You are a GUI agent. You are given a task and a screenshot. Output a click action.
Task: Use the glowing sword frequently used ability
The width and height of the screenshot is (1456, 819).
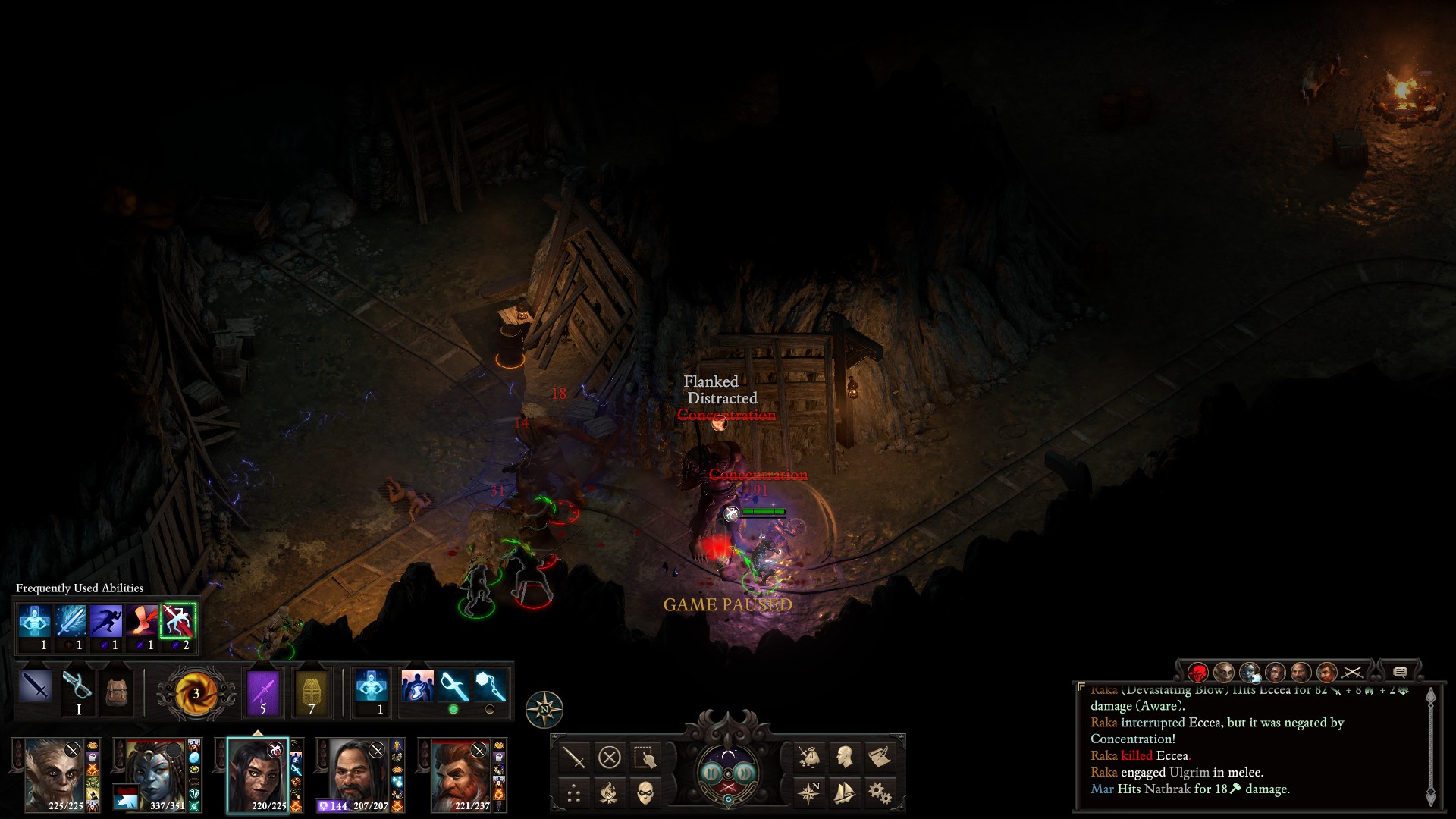(x=71, y=621)
